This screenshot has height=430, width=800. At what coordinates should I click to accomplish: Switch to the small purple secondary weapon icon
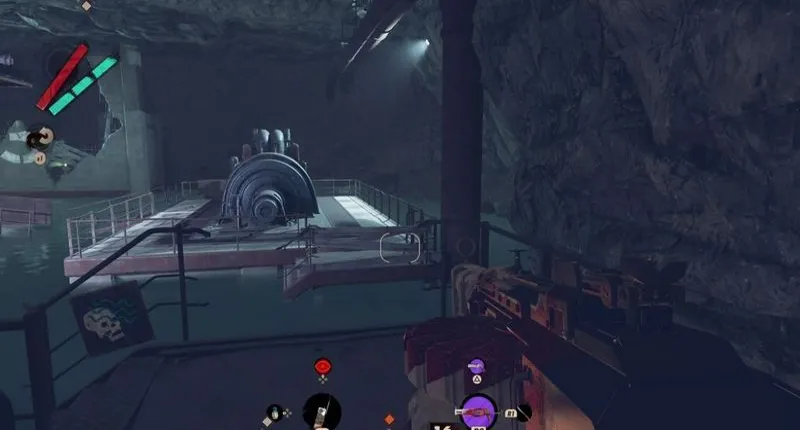coord(477,367)
